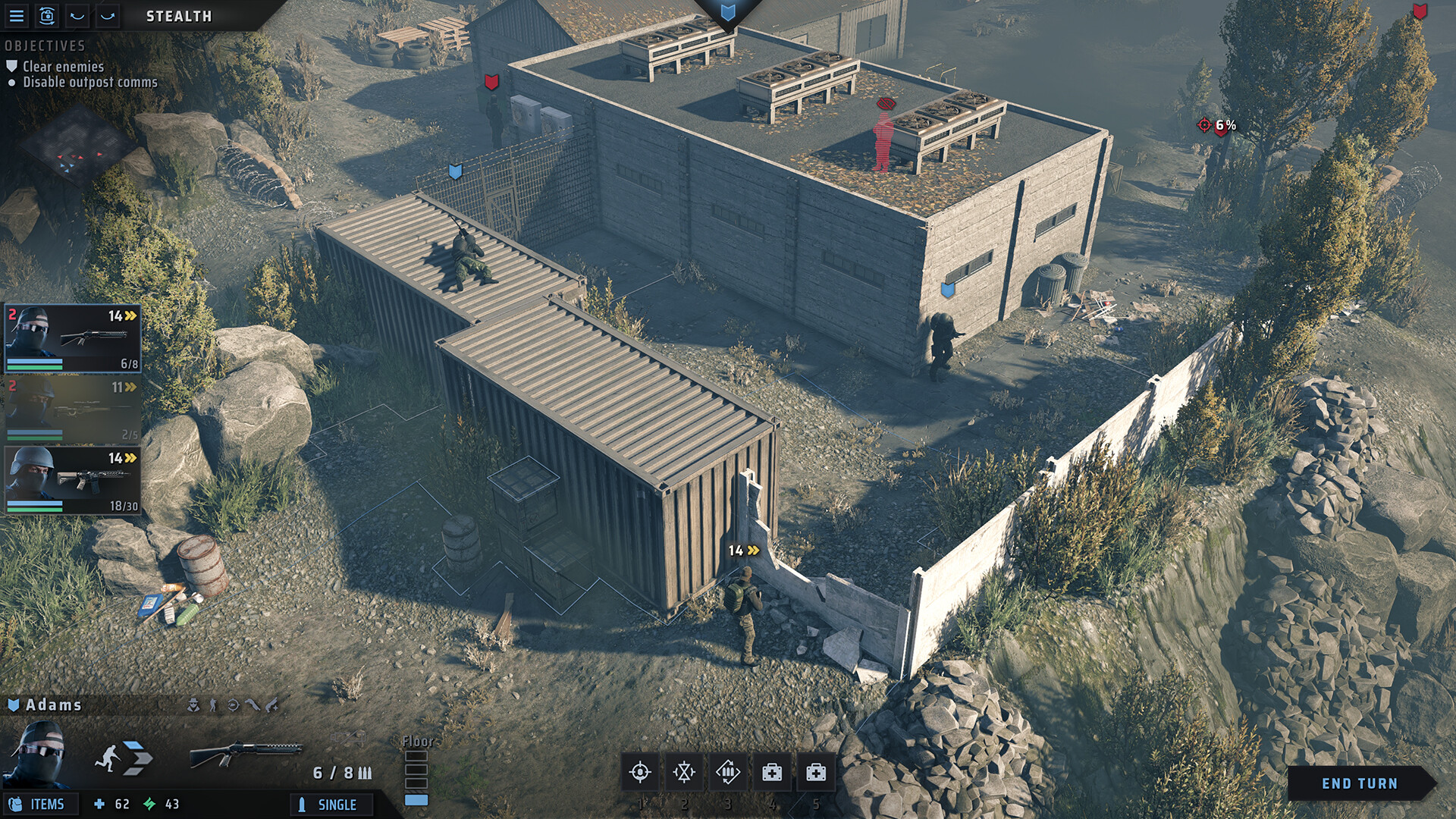Select the stealth perk icon above Adams' weapon

tap(194, 704)
